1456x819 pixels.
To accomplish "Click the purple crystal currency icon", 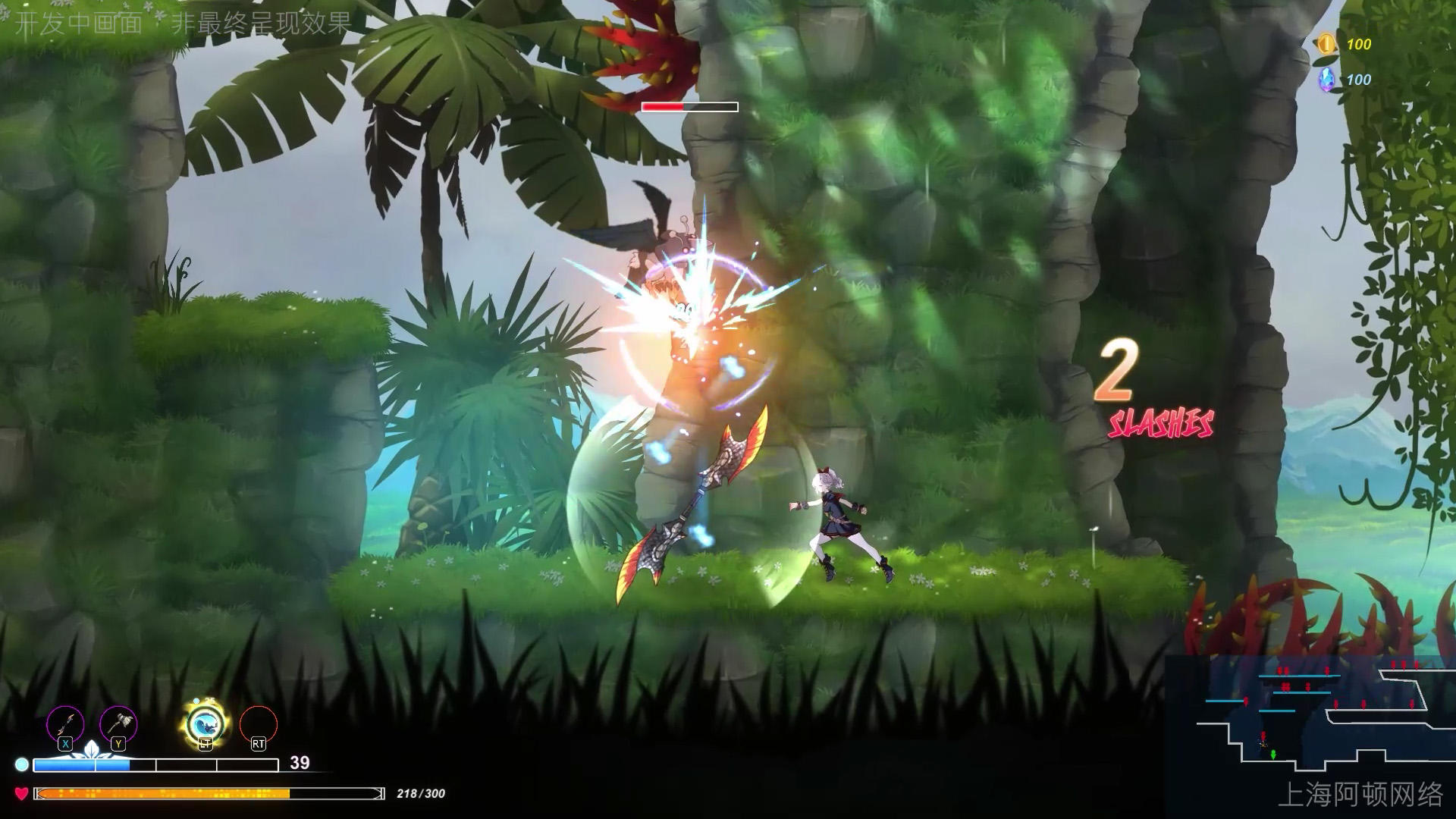I will click(1326, 80).
